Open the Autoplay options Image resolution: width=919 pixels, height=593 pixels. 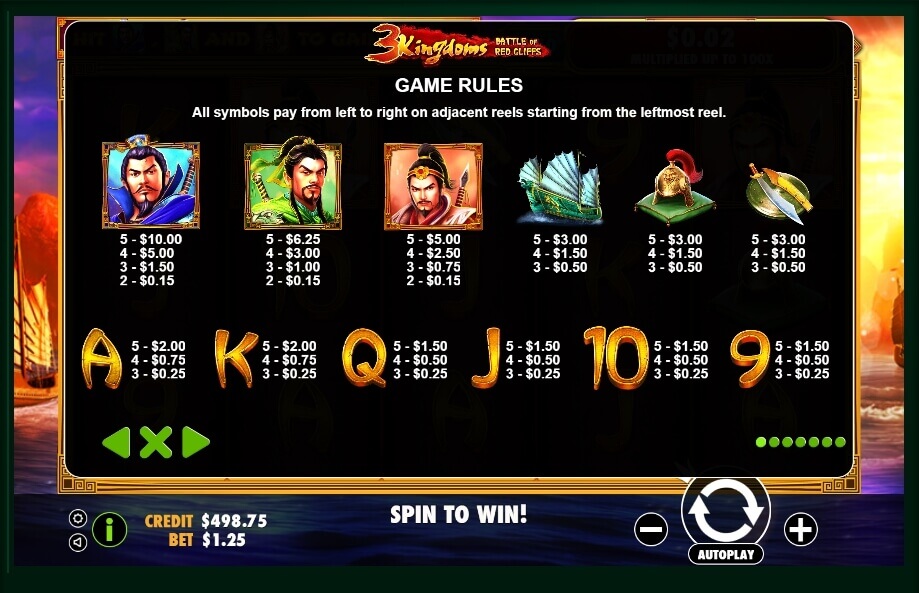(725, 553)
